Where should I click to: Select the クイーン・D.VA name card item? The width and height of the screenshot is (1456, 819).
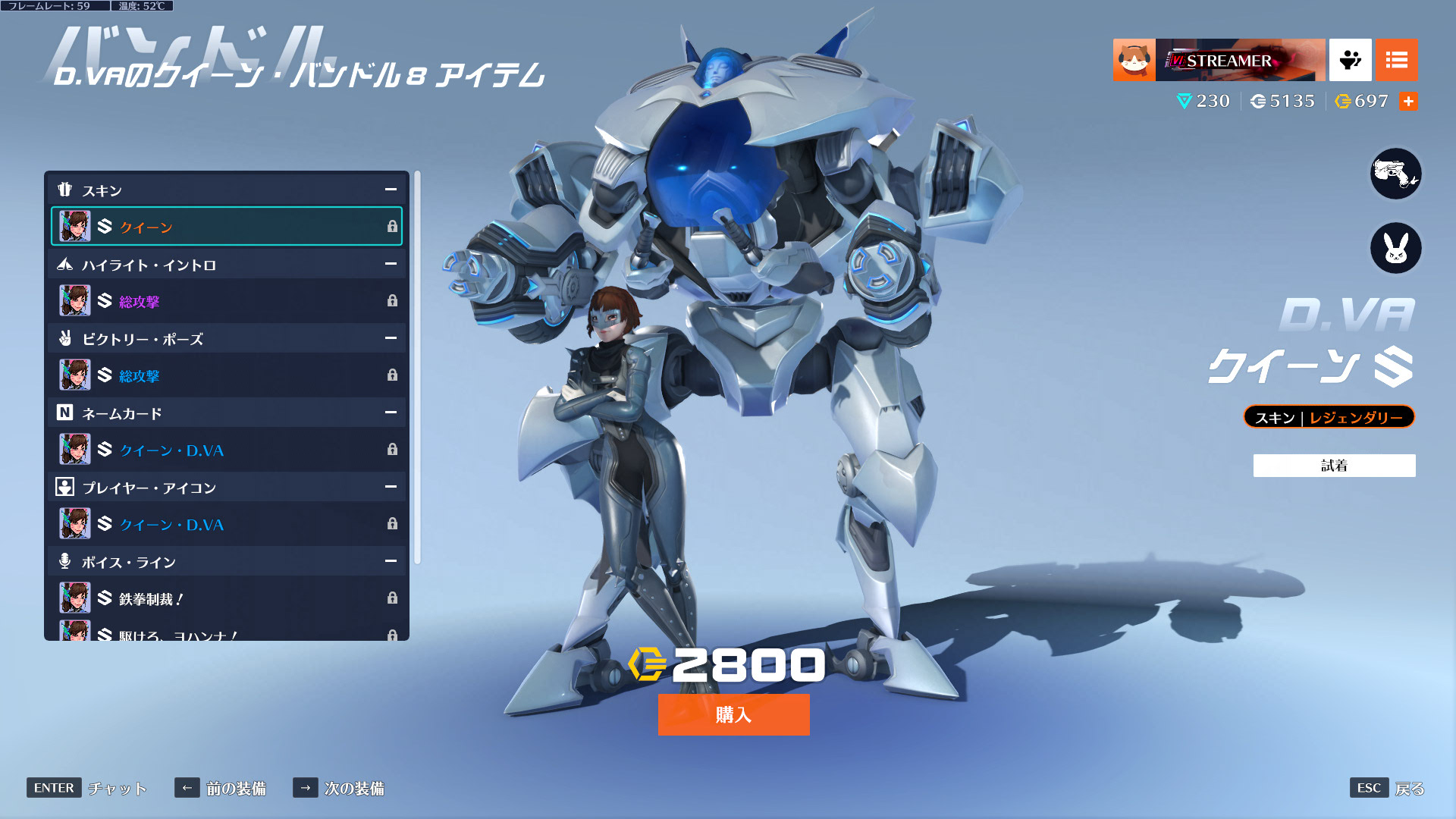point(226,450)
